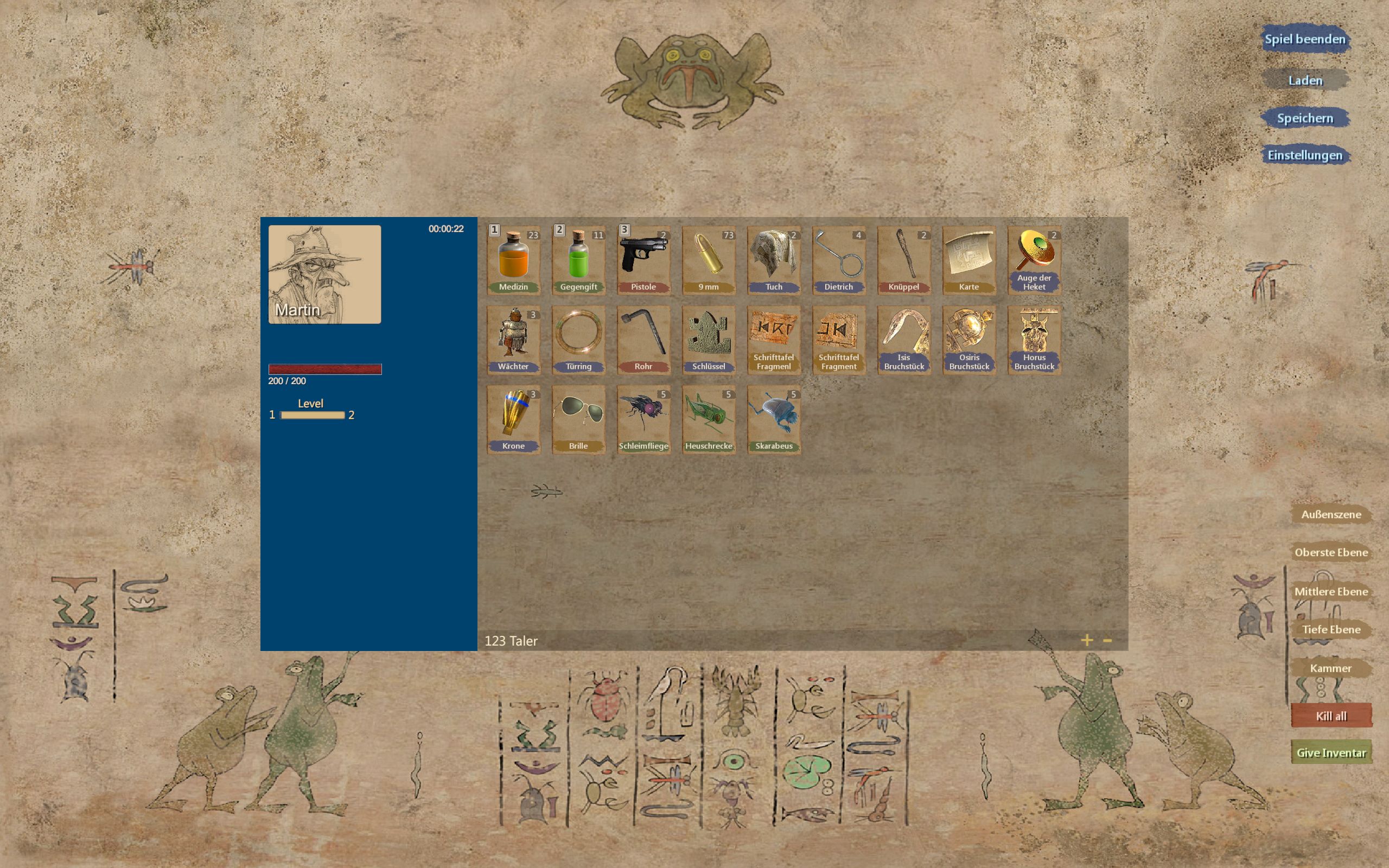The width and height of the screenshot is (1389, 868).
Task: Click the minus button beside Taler
Action: (x=1108, y=640)
